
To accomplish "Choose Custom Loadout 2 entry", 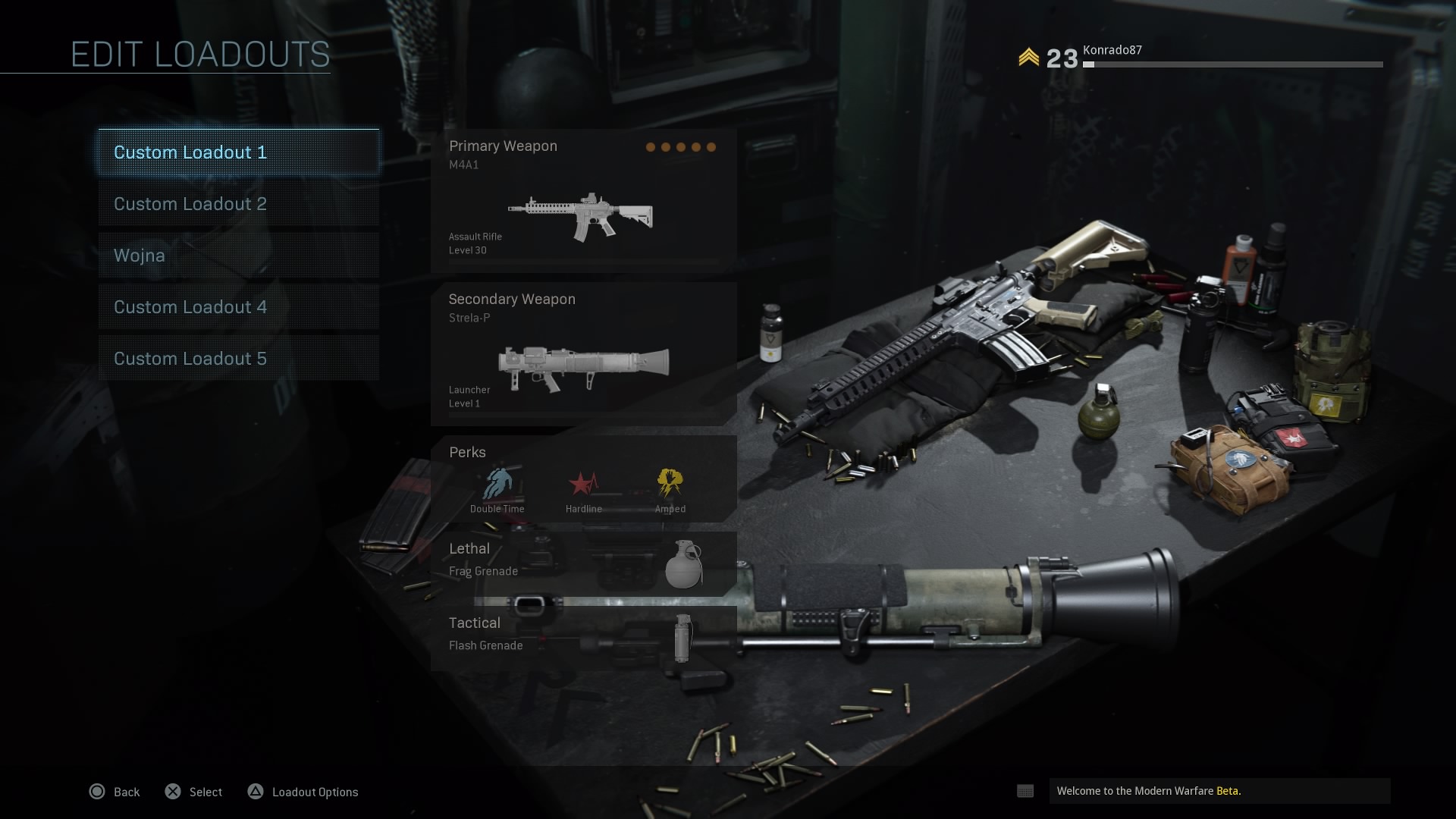I will [238, 204].
